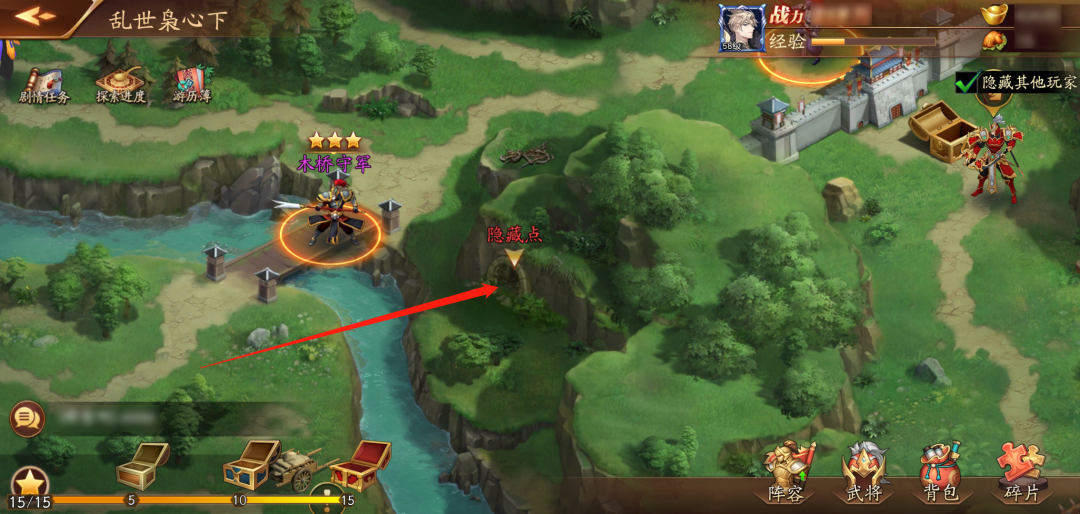Open the player avatar portrait

742,28
